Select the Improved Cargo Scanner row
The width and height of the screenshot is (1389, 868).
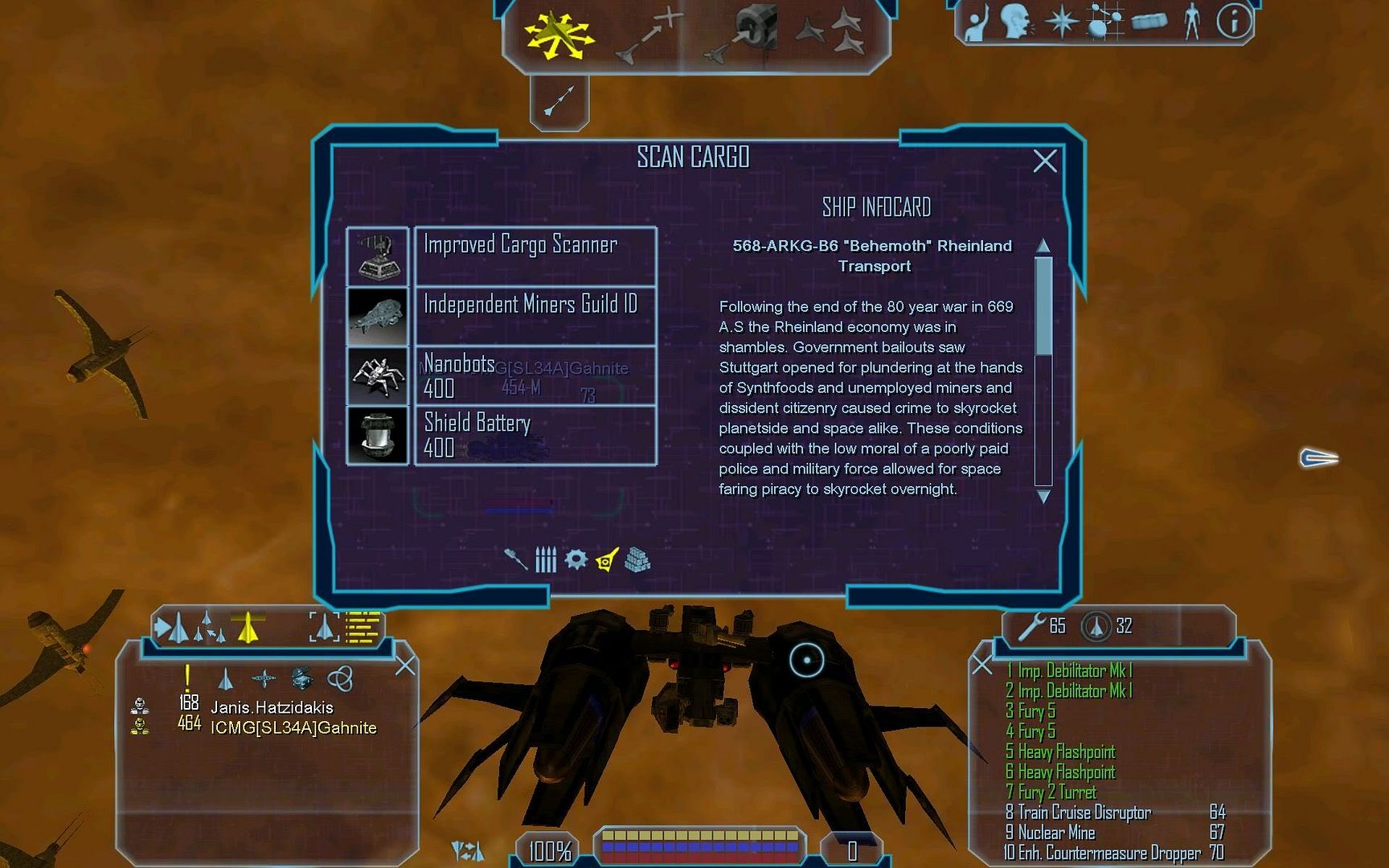coord(535,256)
